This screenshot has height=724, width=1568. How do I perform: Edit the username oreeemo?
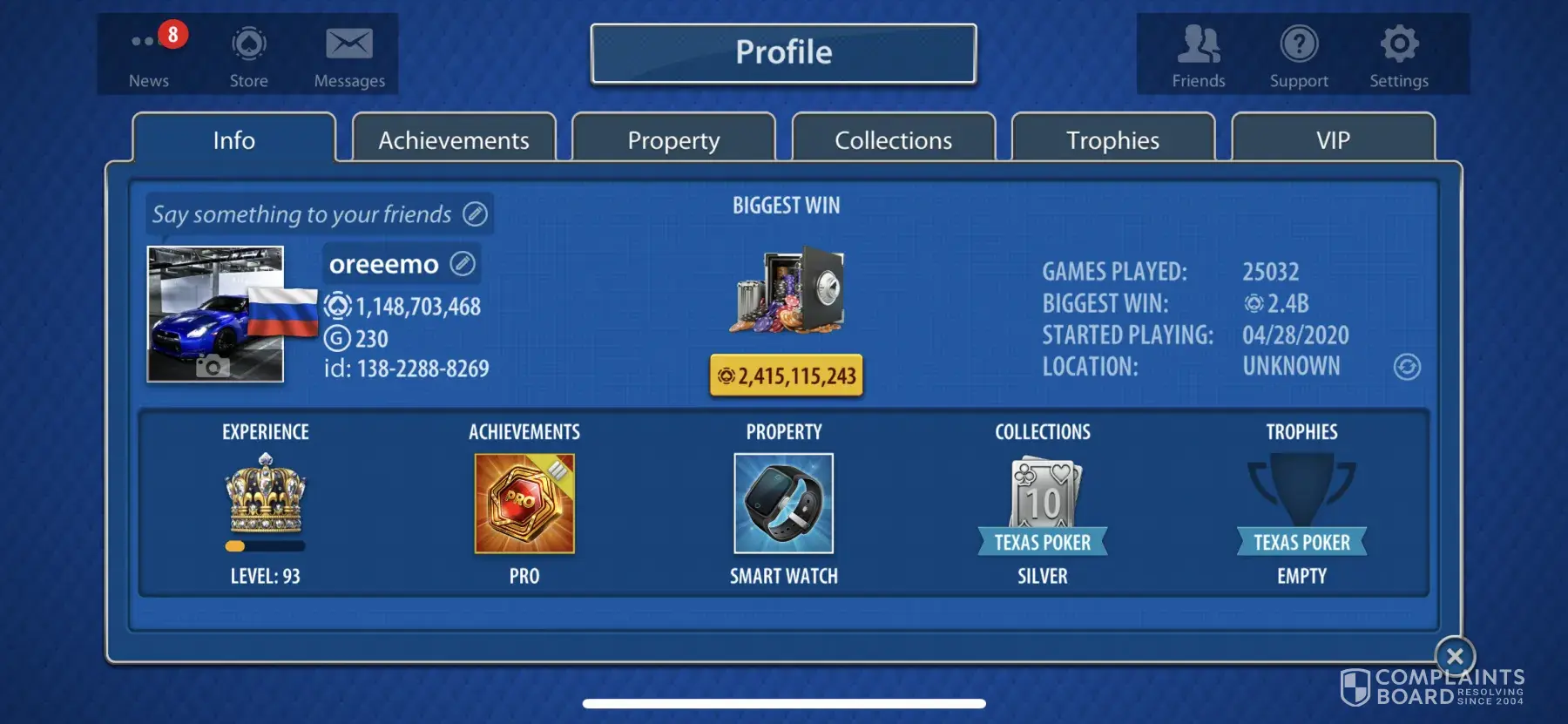coord(463,263)
